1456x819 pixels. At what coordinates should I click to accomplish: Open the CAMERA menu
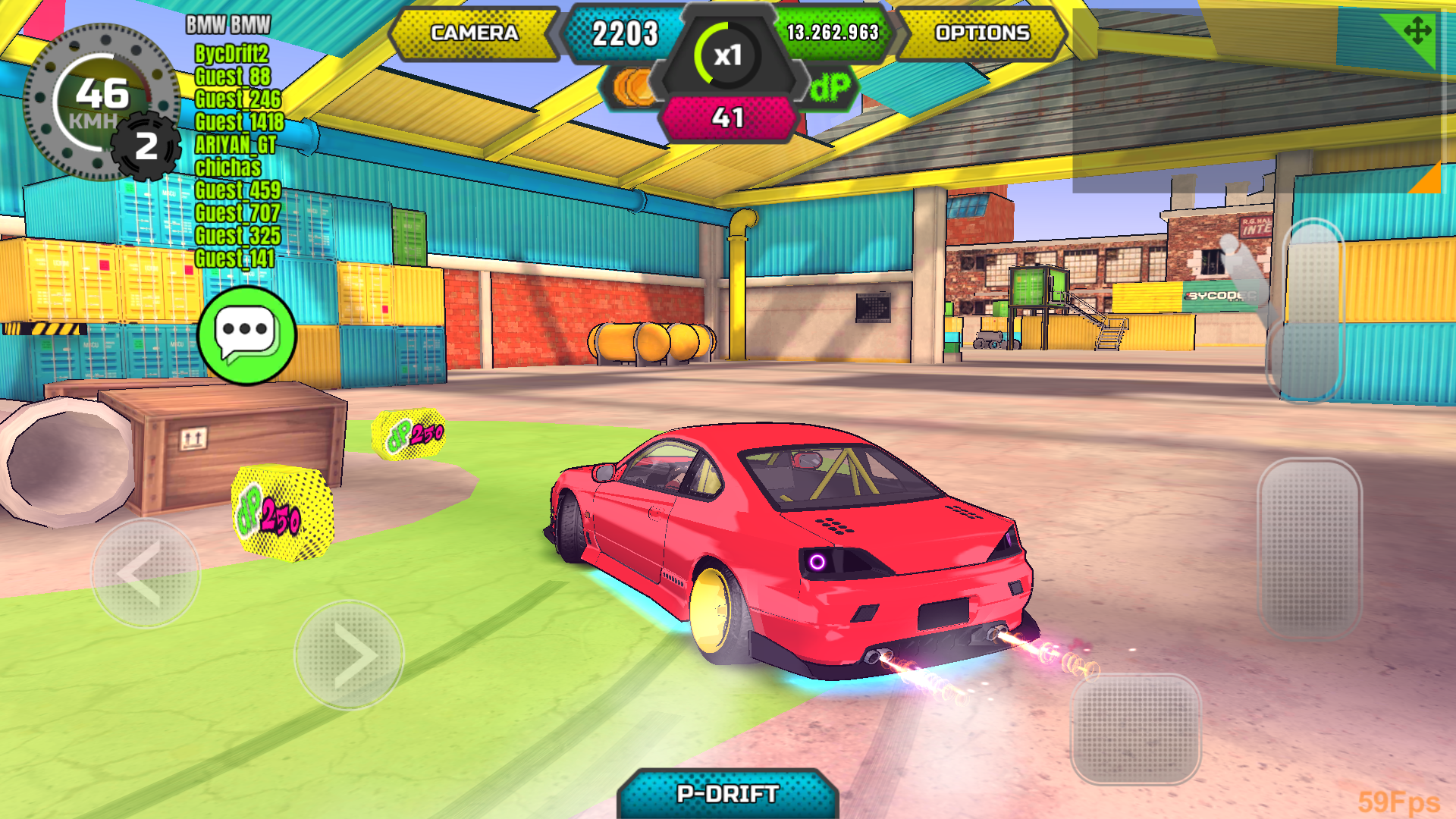(474, 33)
